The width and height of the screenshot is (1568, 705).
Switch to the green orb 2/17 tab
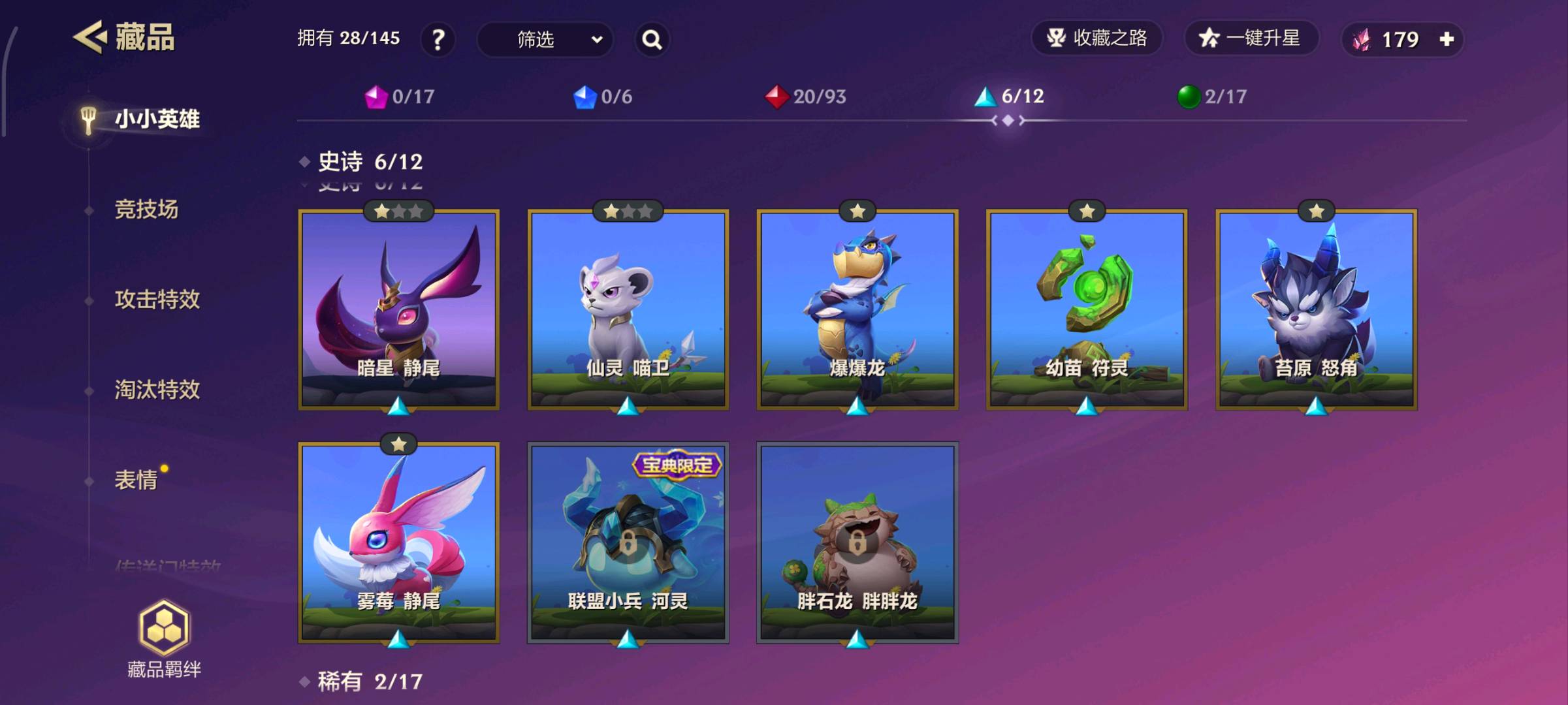pyautogui.click(x=1211, y=97)
